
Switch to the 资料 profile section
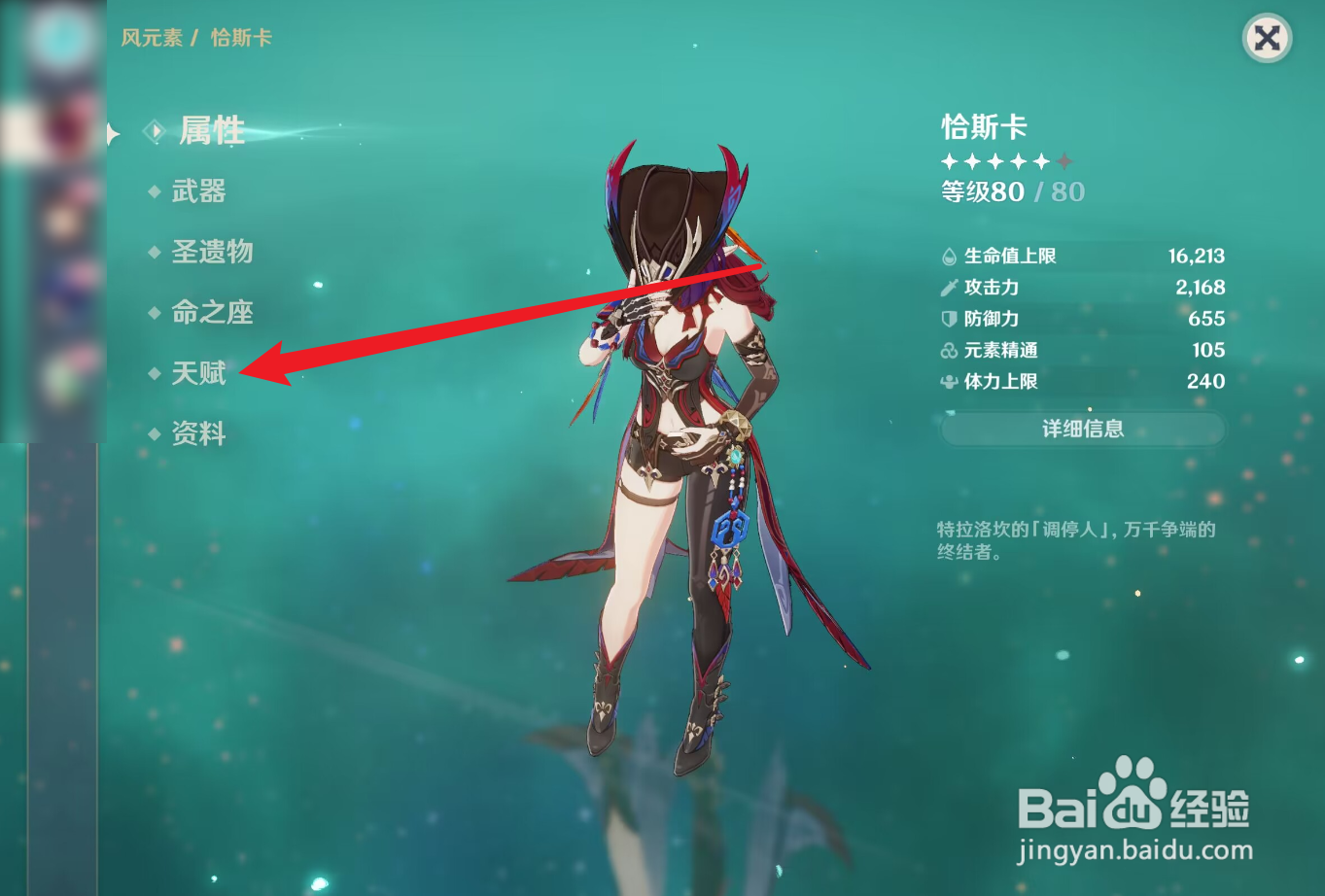coord(199,434)
